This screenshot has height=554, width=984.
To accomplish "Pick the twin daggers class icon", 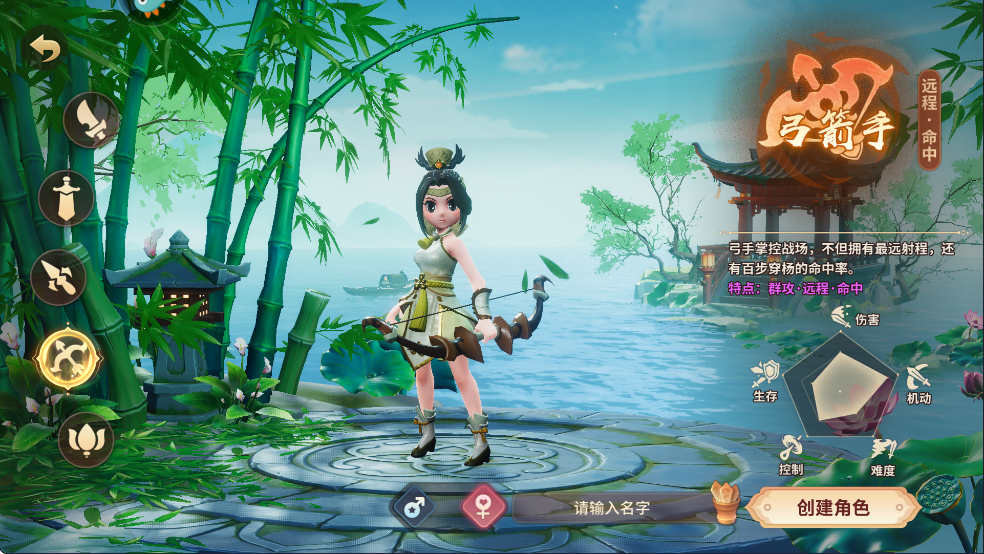I will click(x=58, y=276).
